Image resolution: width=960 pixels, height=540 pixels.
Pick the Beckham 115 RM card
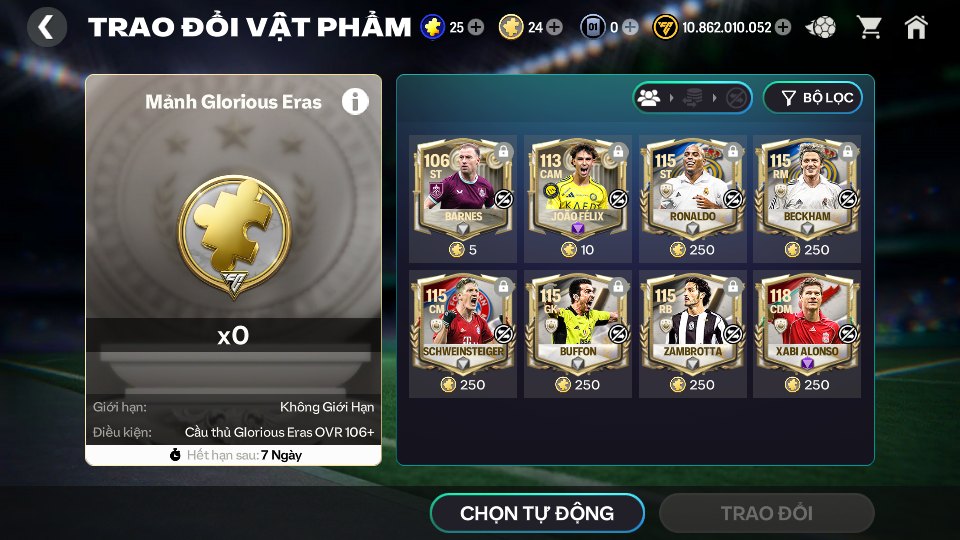point(807,190)
